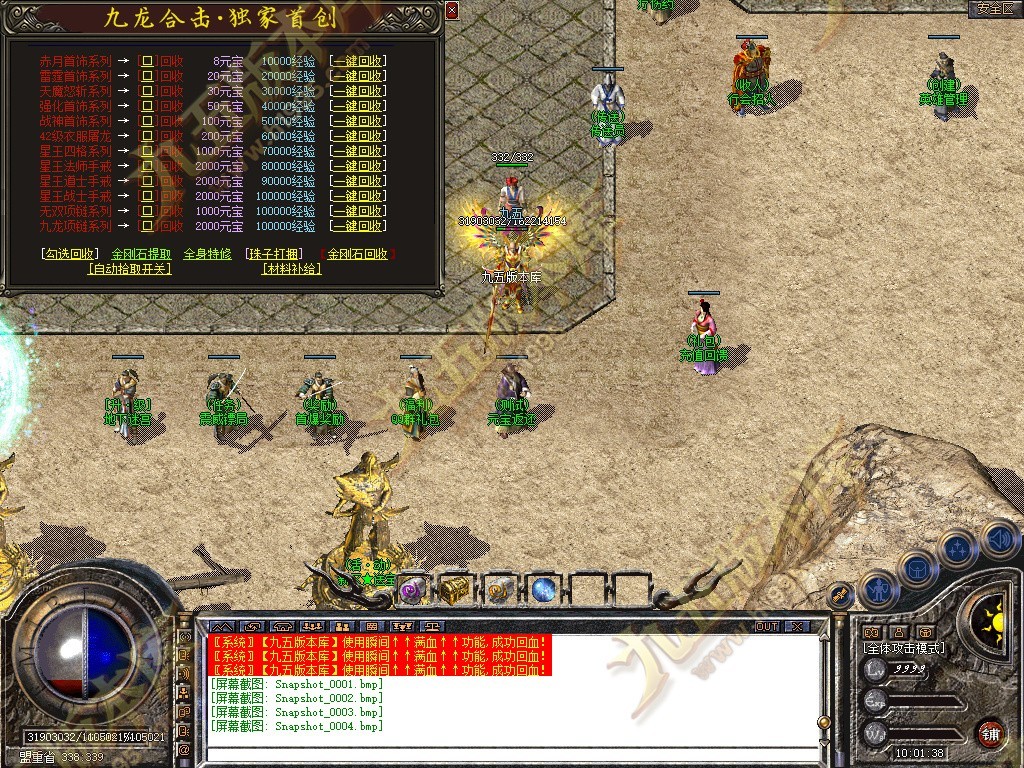The image size is (1024, 768).
Task: Click the 勾选回收 link
Action: click(71, 254)
